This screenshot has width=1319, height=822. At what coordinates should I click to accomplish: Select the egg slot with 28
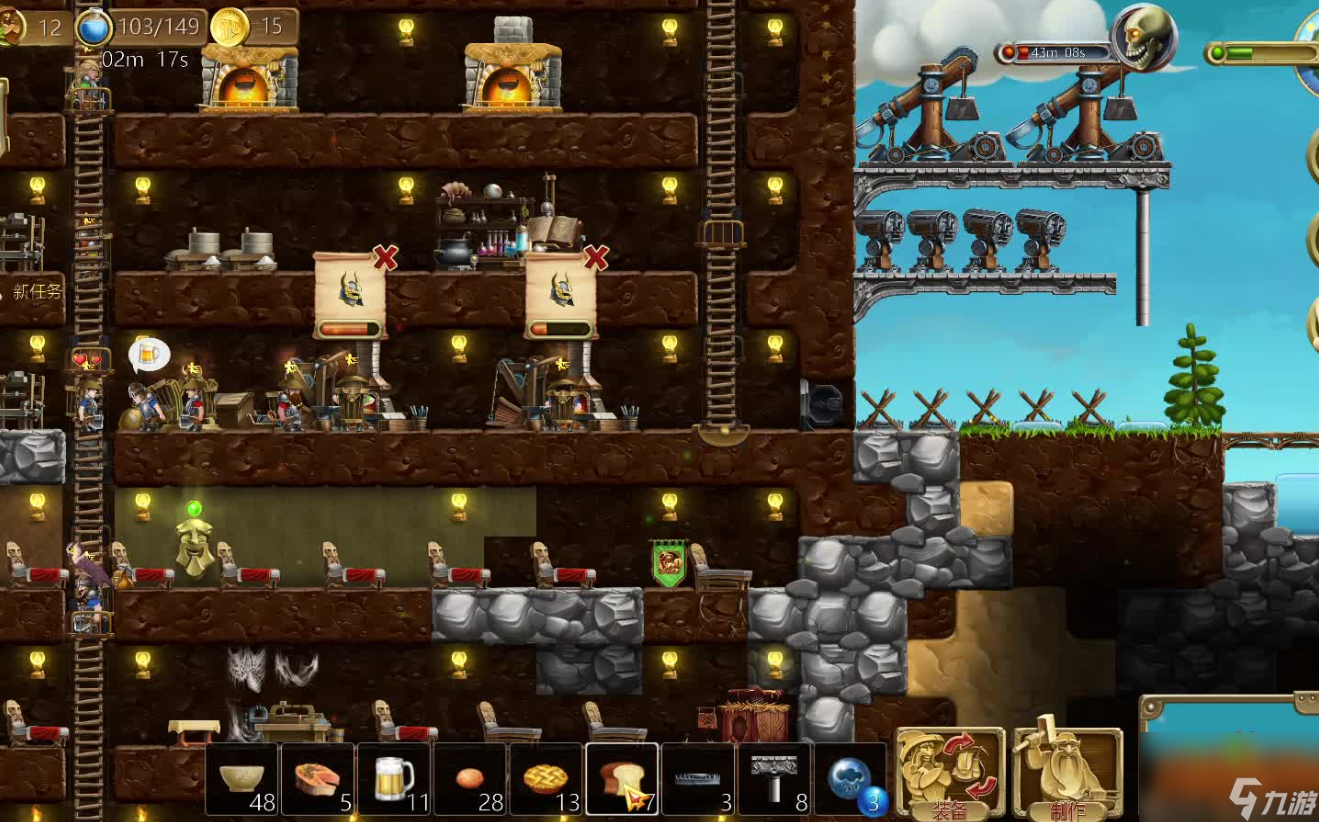[470, 779]
